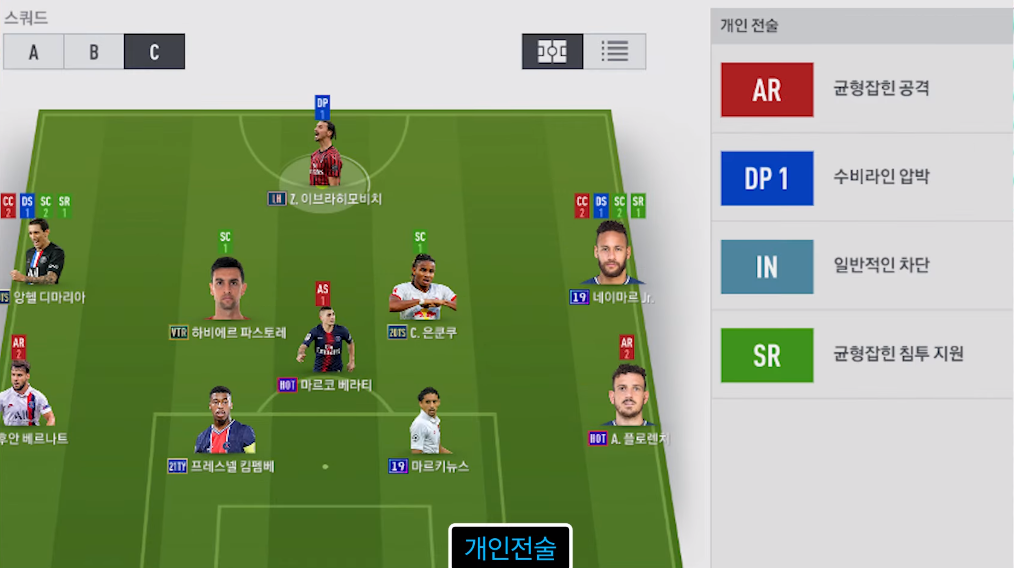1014x568 pixels.
Task: Switch to the list view
Action: tap(614, 52)
